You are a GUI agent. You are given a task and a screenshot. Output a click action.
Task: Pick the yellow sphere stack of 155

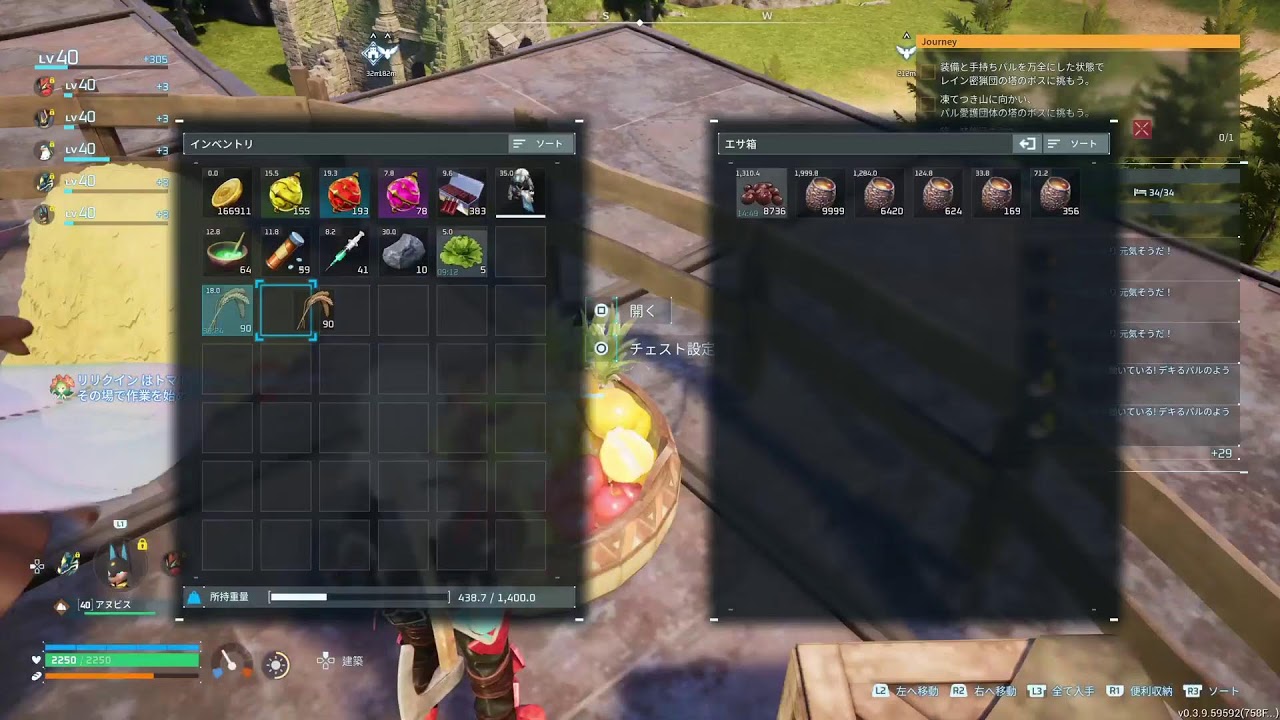click(287, 192)
